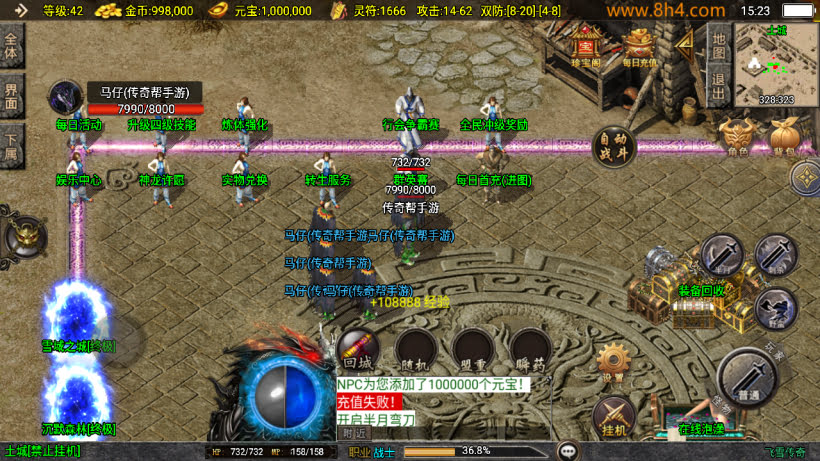Viewport: 820px width, 461px height.
Task: Open the 背包 backpack
Action: click(784, 138)
